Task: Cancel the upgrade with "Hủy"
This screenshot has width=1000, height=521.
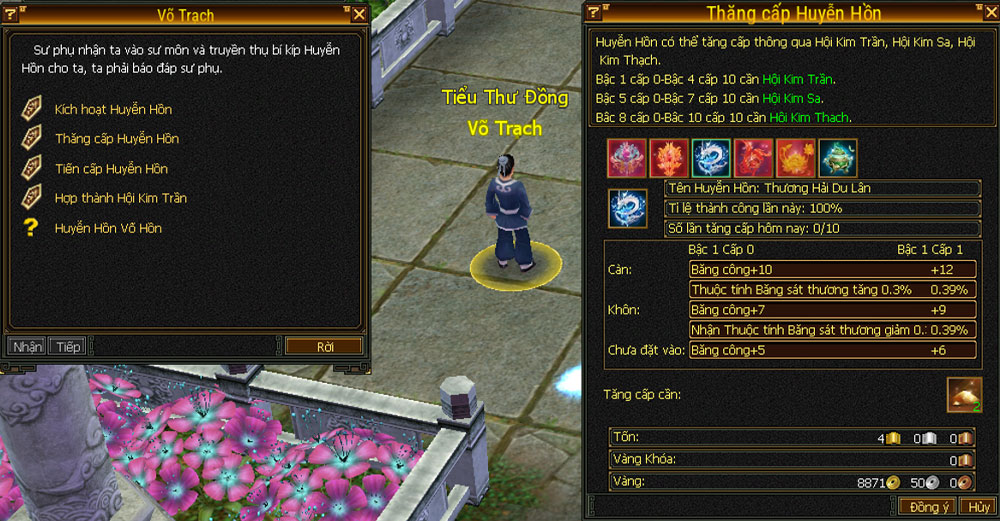Action: point(978,507)
